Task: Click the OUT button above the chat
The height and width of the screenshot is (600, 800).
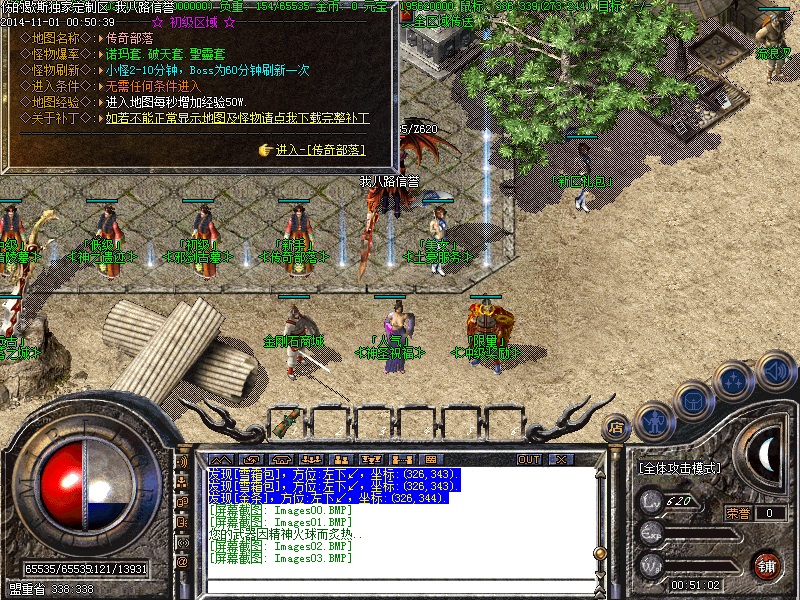Action: point(529,459)
